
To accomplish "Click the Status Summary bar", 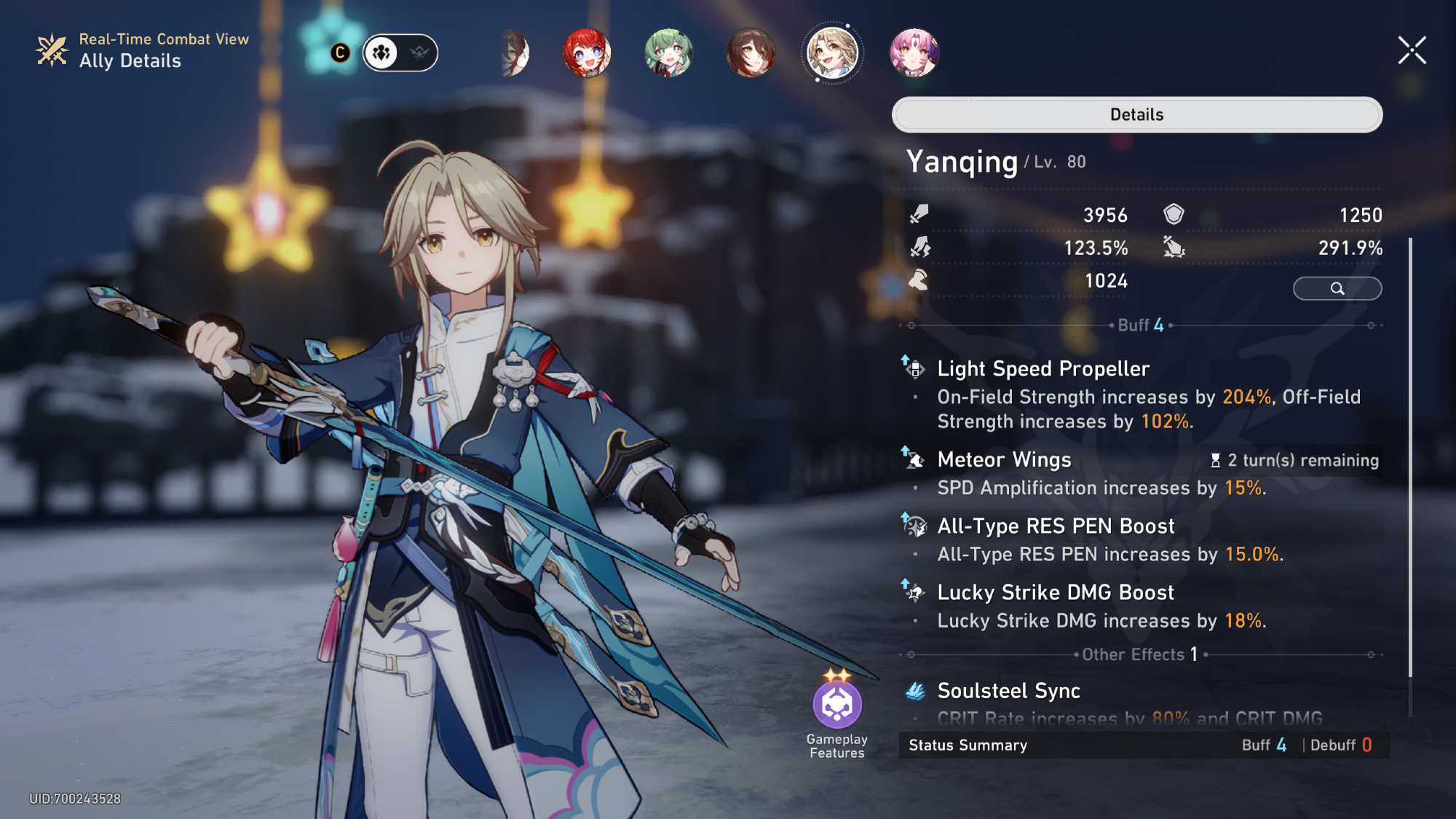I will [1143, 745].
